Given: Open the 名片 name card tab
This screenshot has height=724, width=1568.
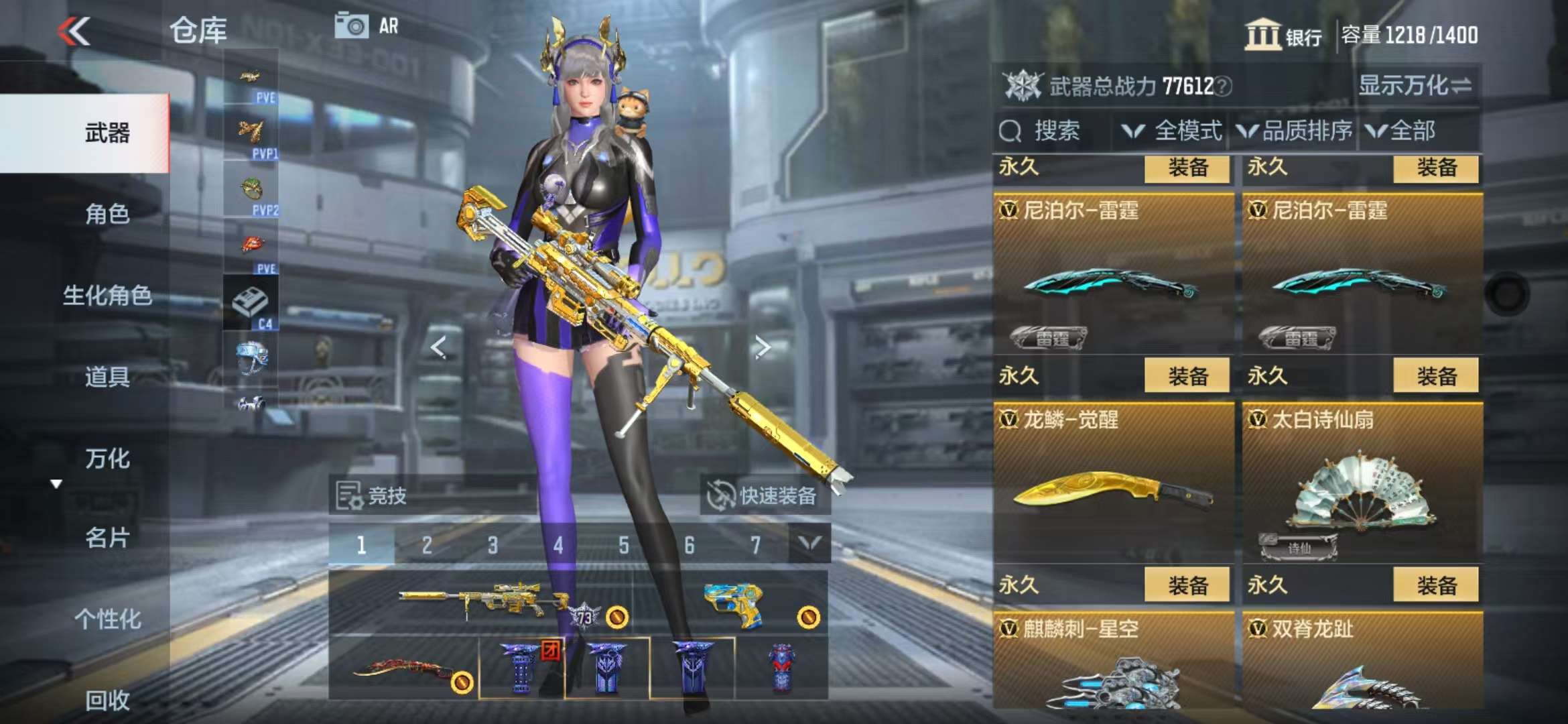Looking at the screenshot, I should point(107,538).
